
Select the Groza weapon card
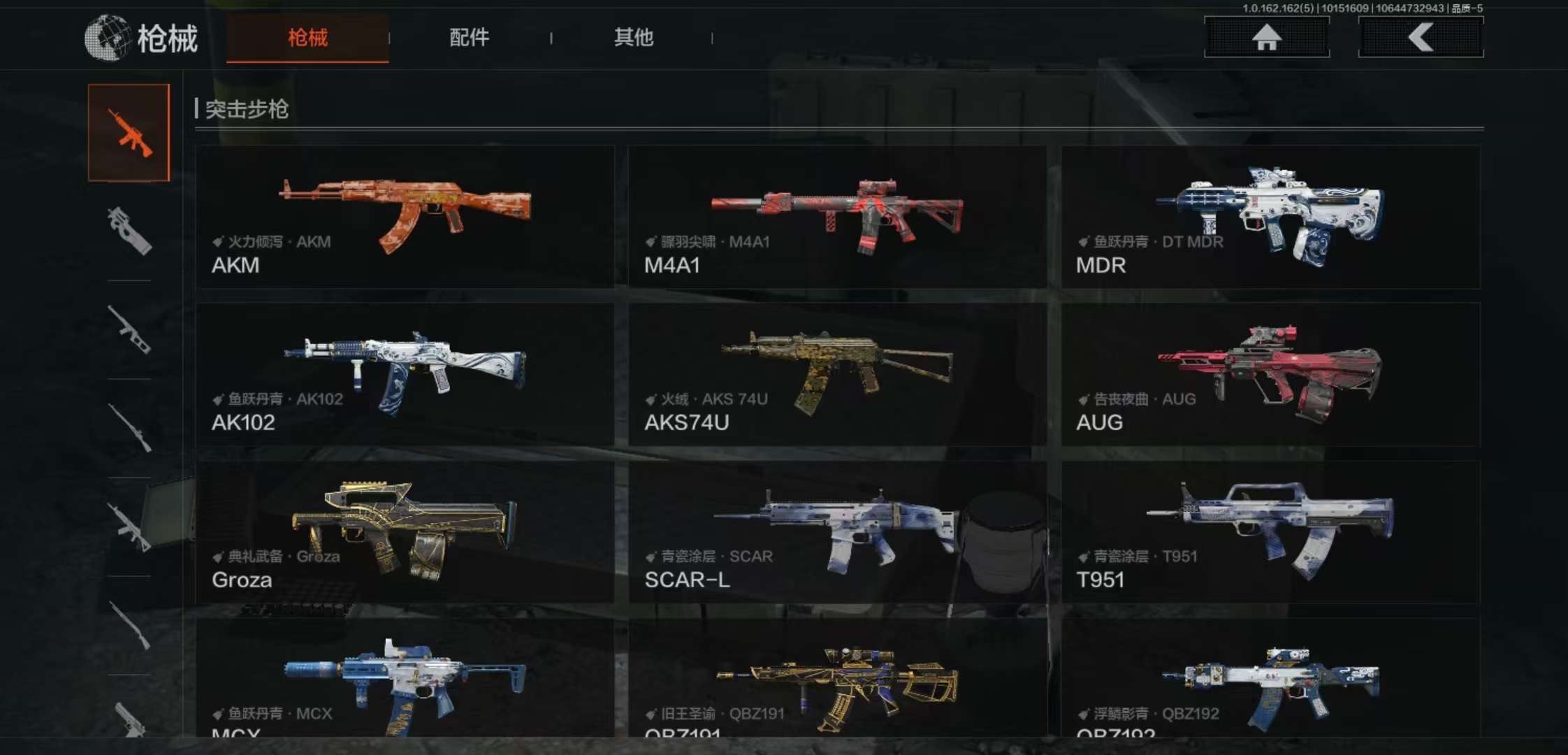point(405,531)
